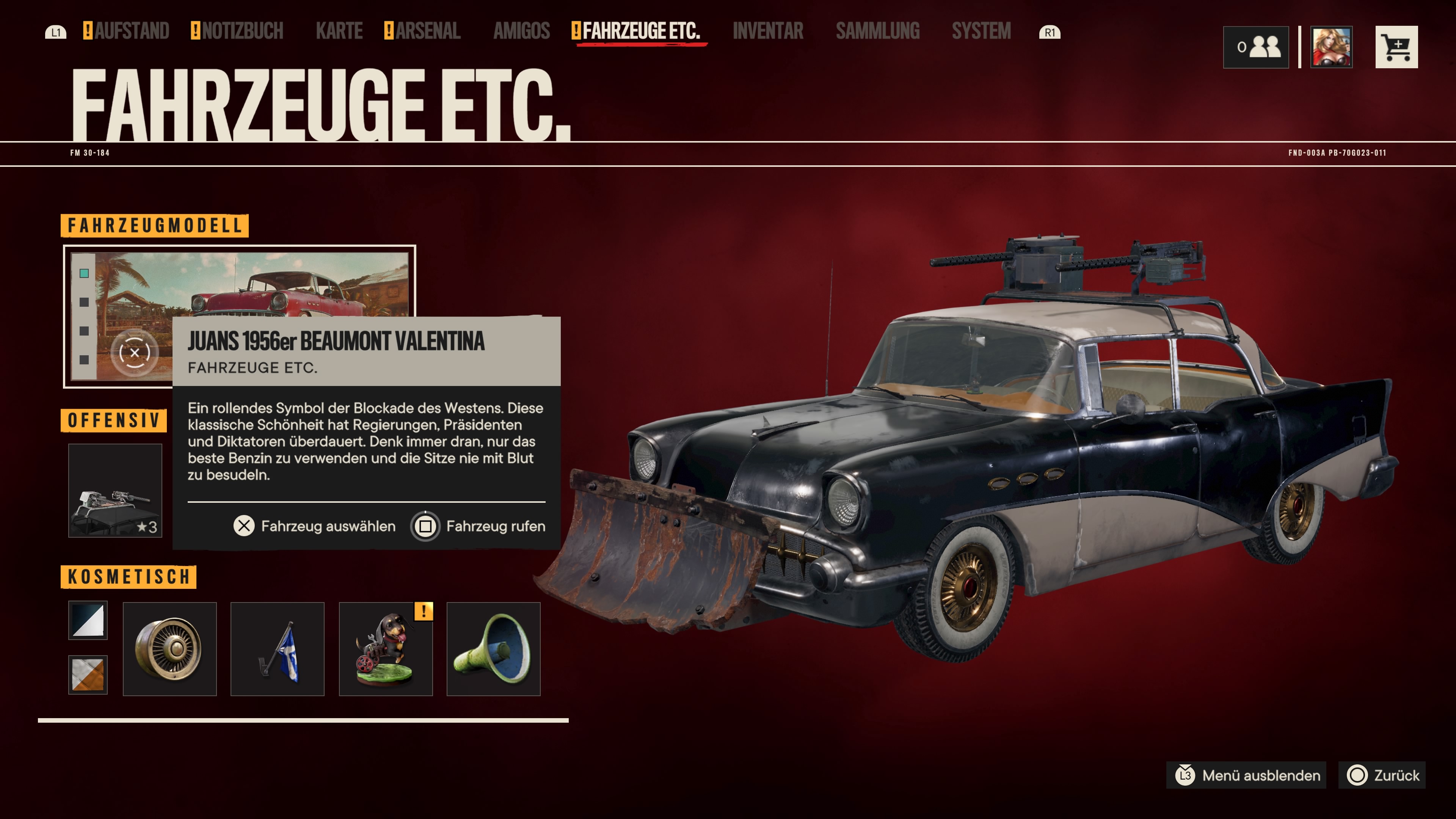Show the Karte tab

tap(339, 31)
